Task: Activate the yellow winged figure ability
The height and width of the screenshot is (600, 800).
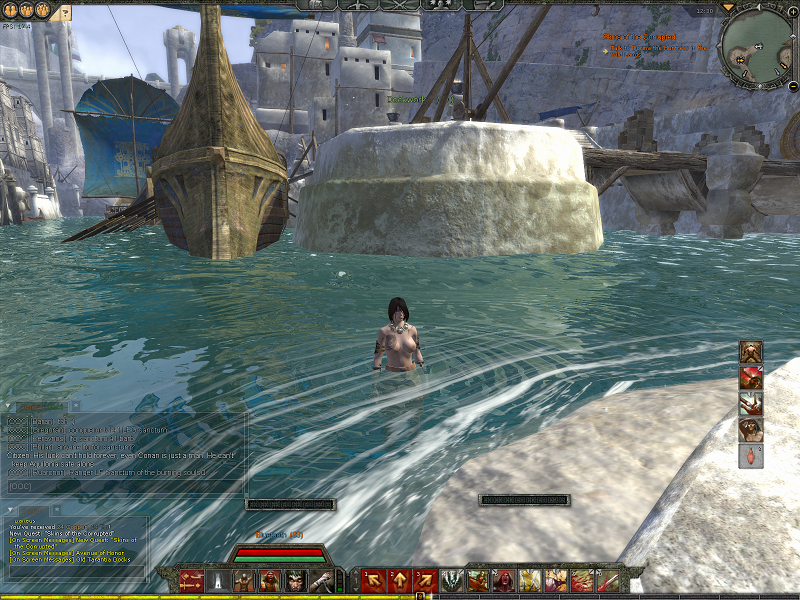Action: tap(530, 579)
